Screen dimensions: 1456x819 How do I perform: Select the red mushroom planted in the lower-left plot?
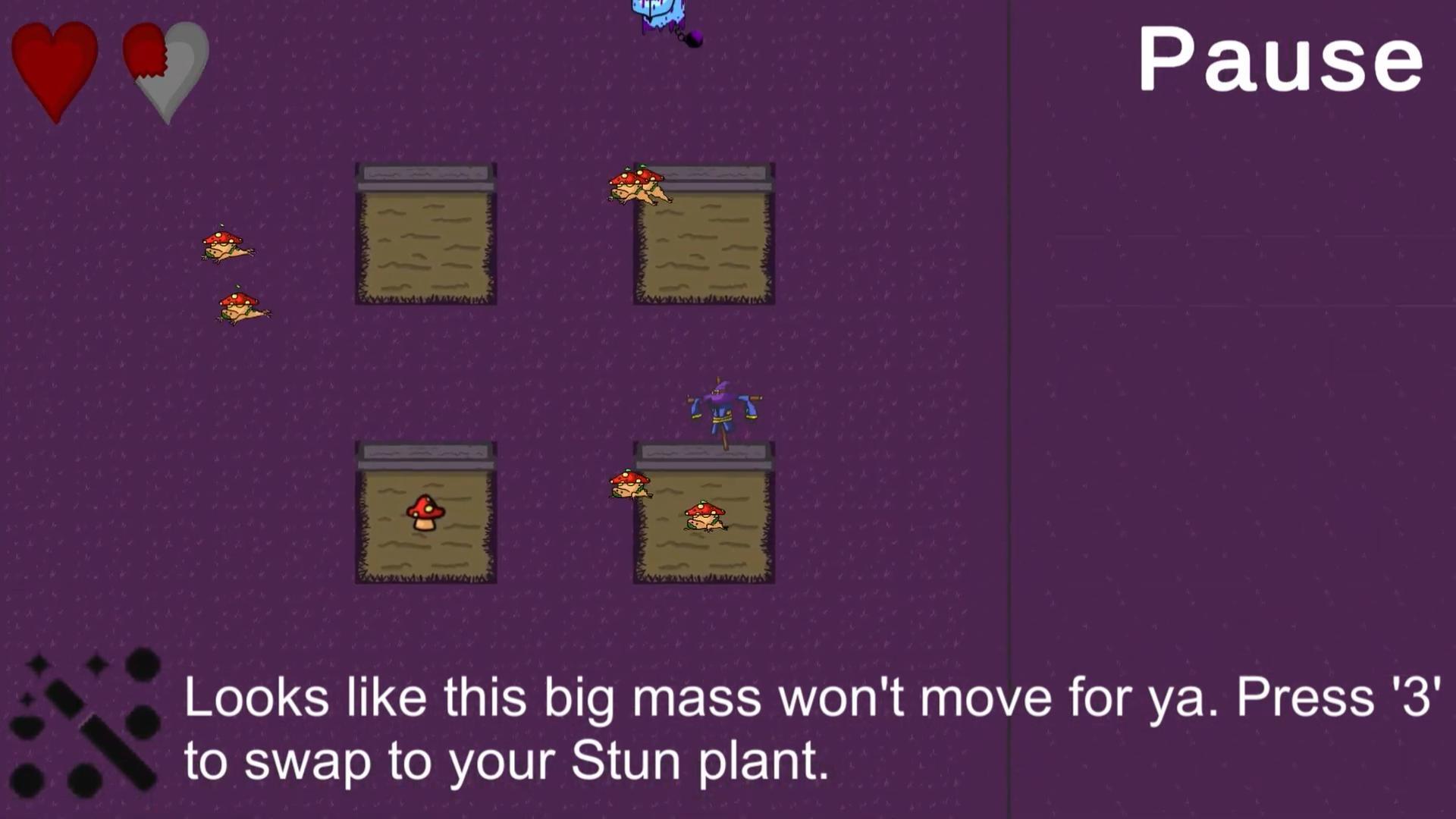tap(425, 512)
